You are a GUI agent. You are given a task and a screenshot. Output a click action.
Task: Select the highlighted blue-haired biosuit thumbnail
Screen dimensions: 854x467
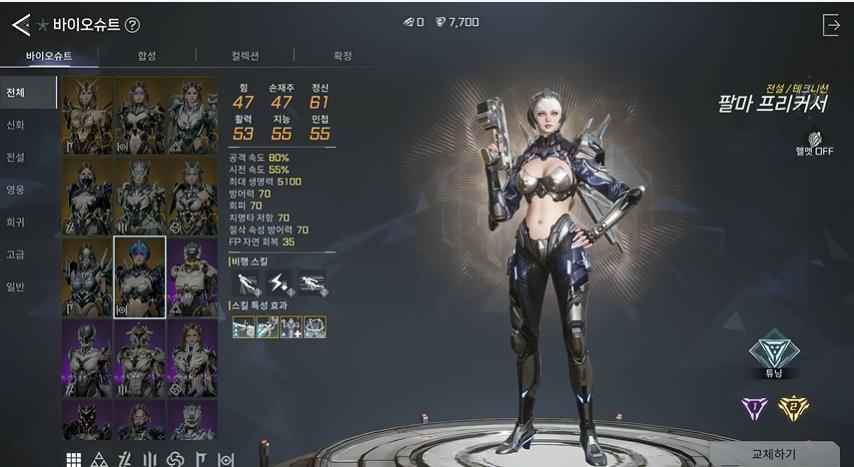(x=140, y=277)
